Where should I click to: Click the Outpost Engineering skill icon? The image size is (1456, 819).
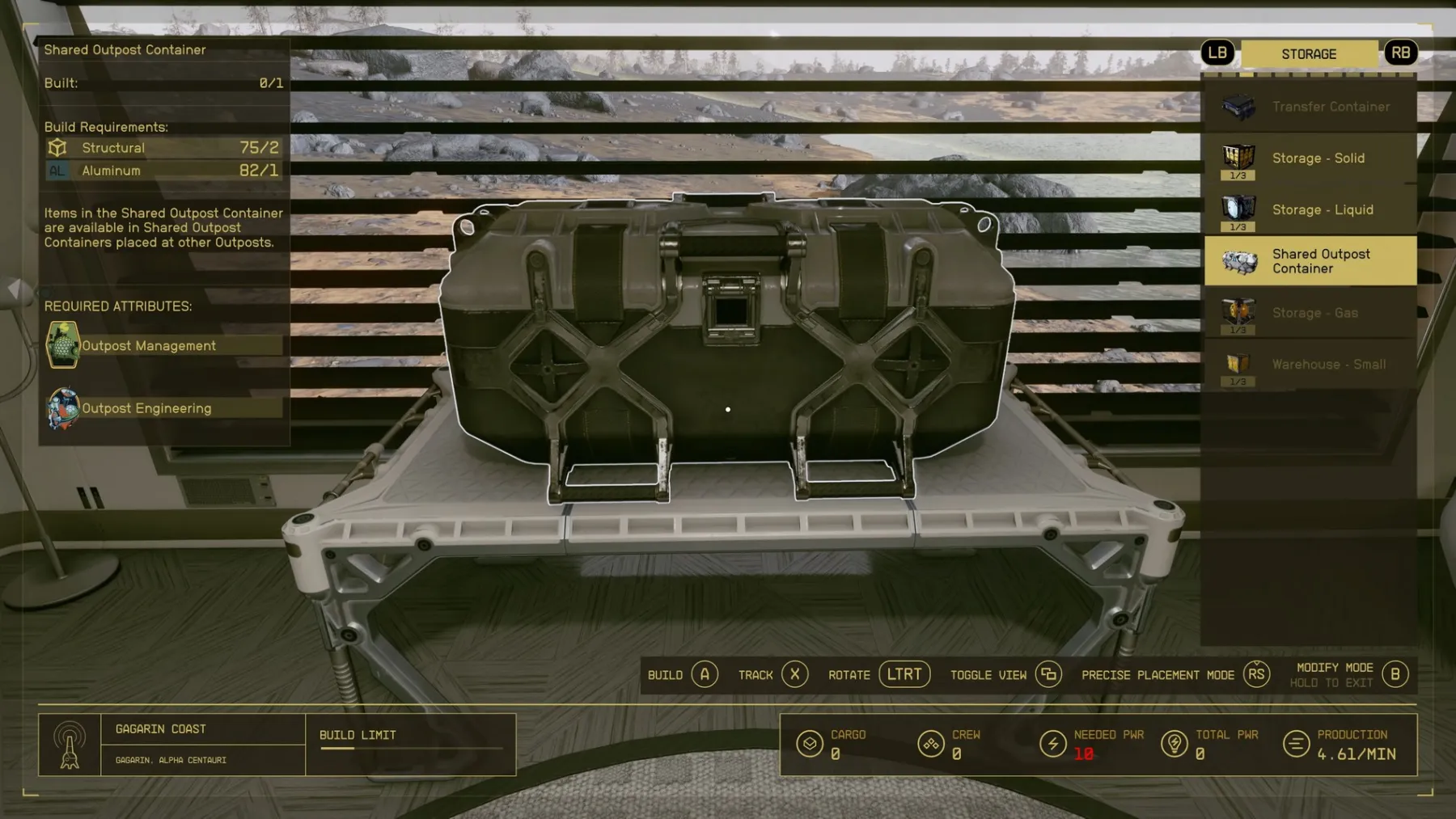[63, 407]
